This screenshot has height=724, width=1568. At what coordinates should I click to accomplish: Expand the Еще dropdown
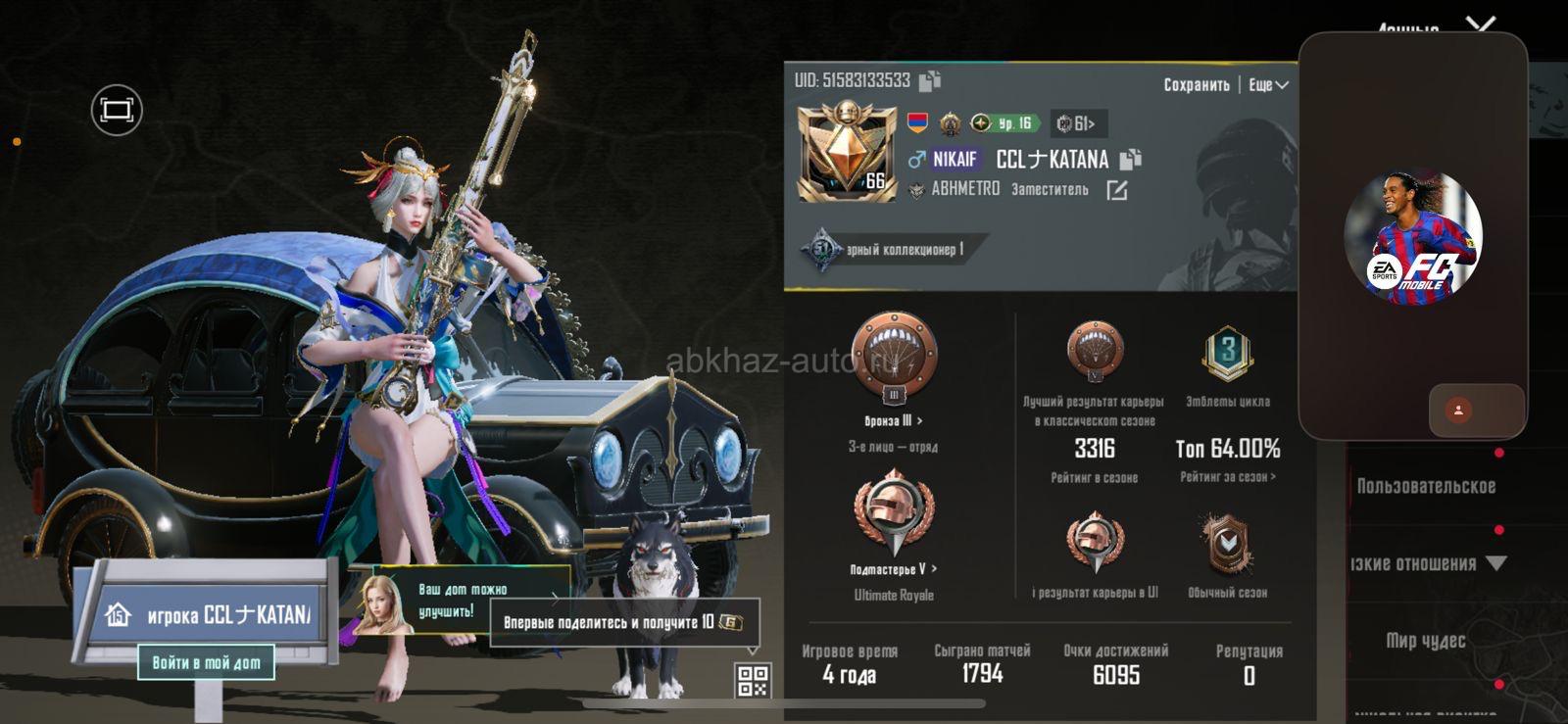[x=1268, y=85]
